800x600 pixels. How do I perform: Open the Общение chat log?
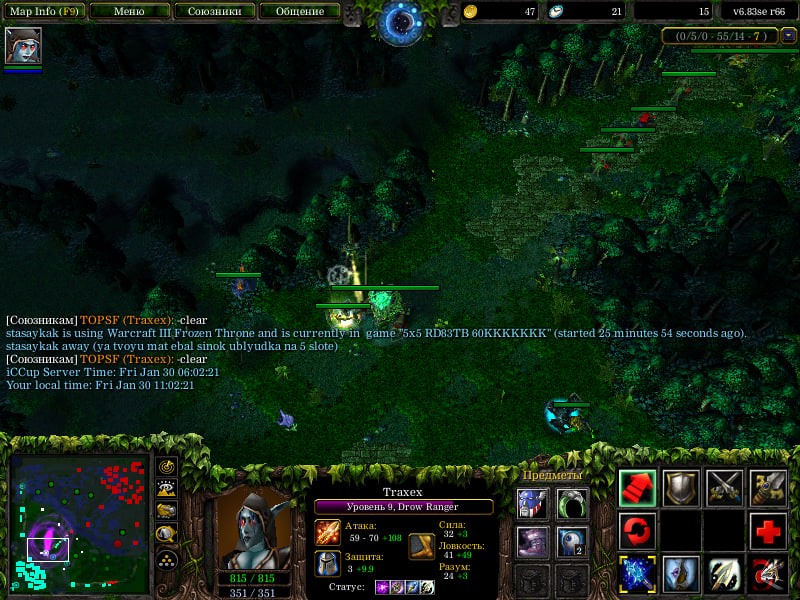click(x=298, y=12)
